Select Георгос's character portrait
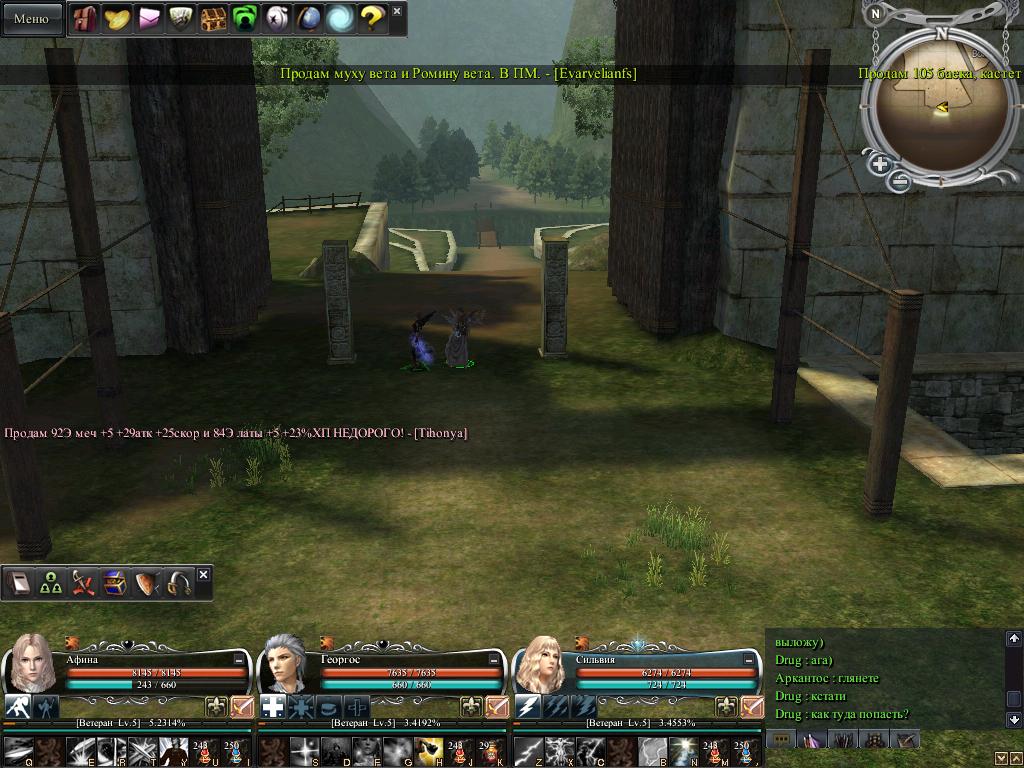Viewport: 1024px width, 768px height. [x=286, y=661]
